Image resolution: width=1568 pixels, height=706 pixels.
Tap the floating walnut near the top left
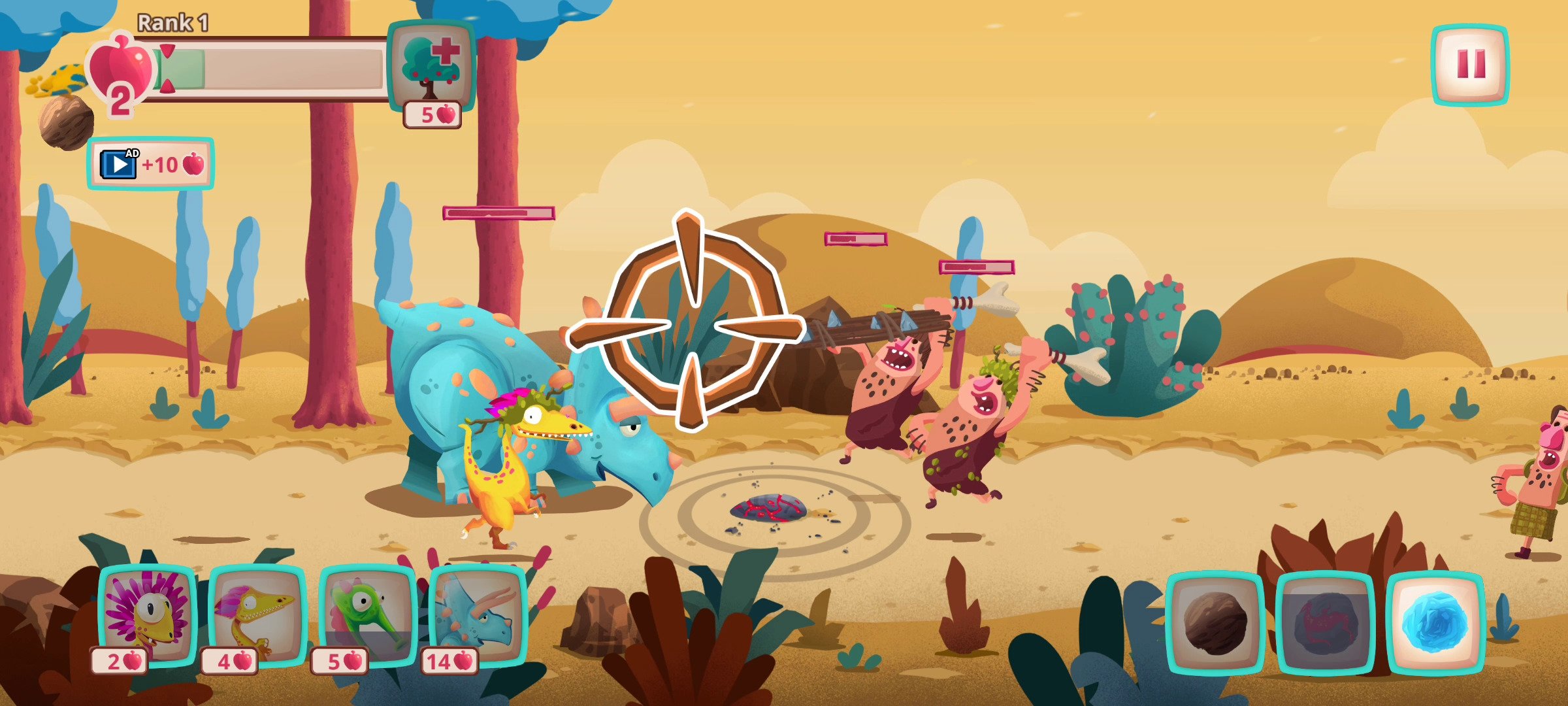(64, 121)
